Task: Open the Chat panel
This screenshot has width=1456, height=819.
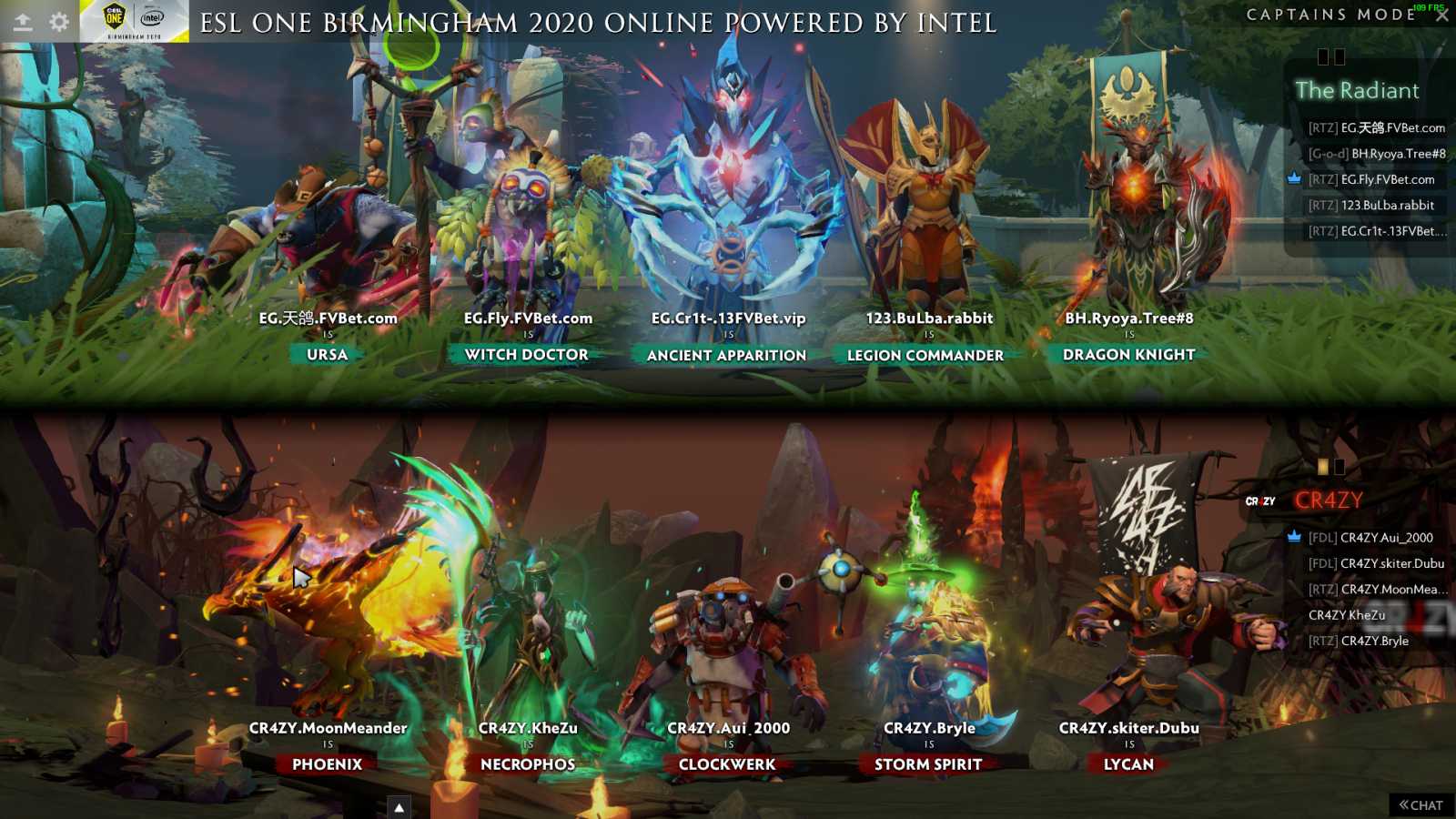Action: [1421, 805]
